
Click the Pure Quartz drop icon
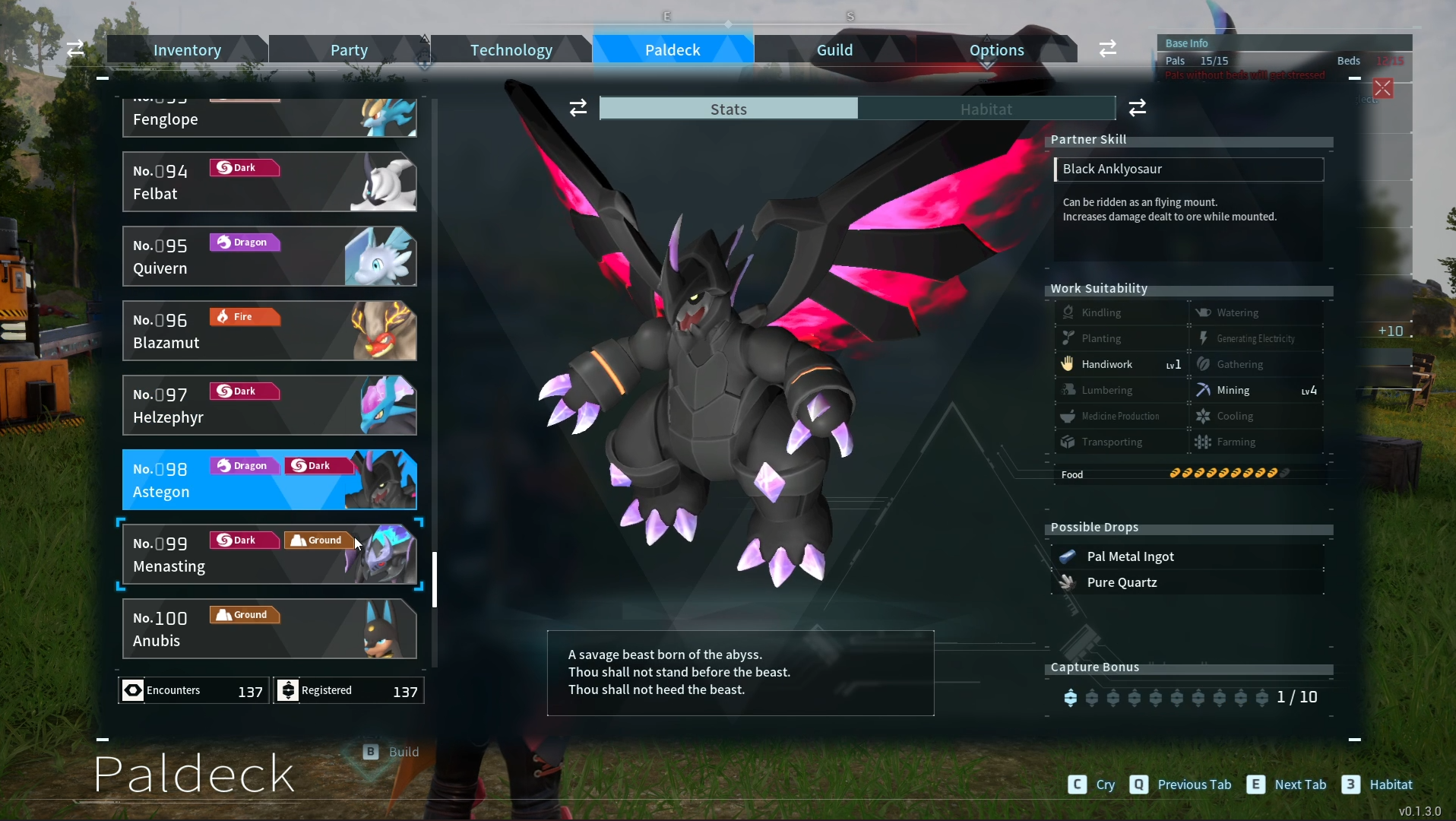1068,582
